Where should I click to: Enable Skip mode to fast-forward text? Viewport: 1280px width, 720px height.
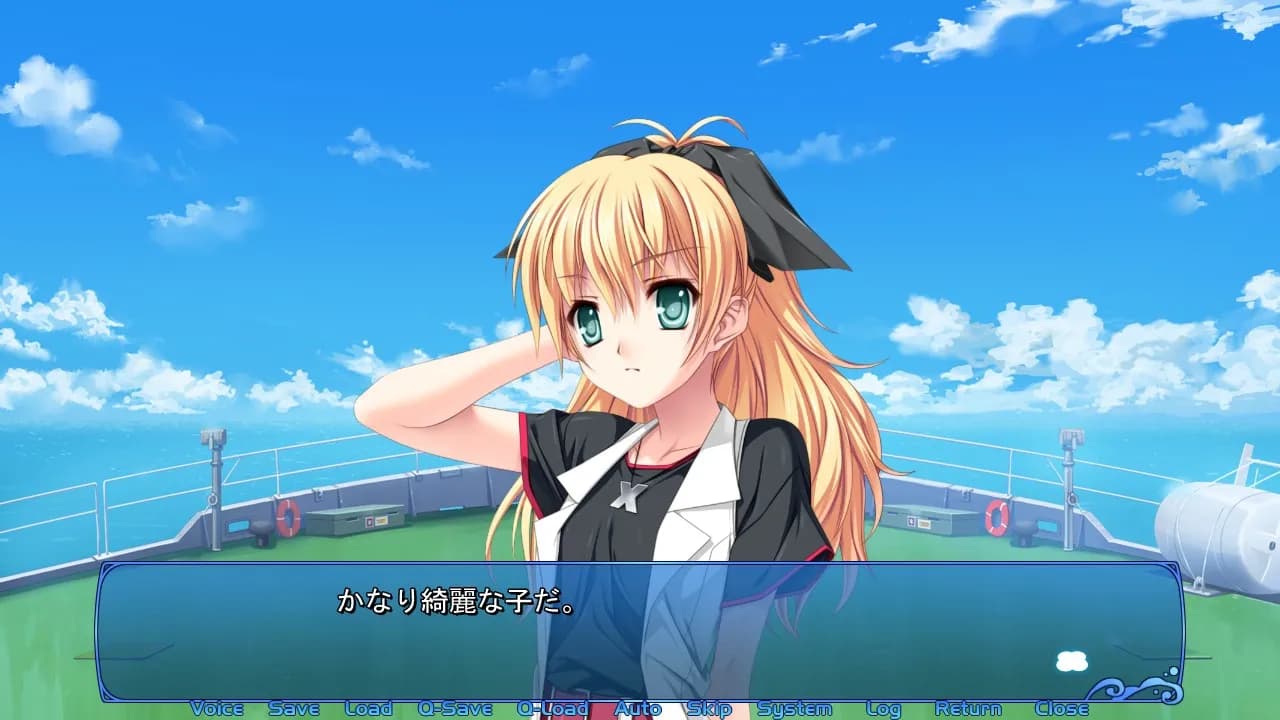point(711,707)
